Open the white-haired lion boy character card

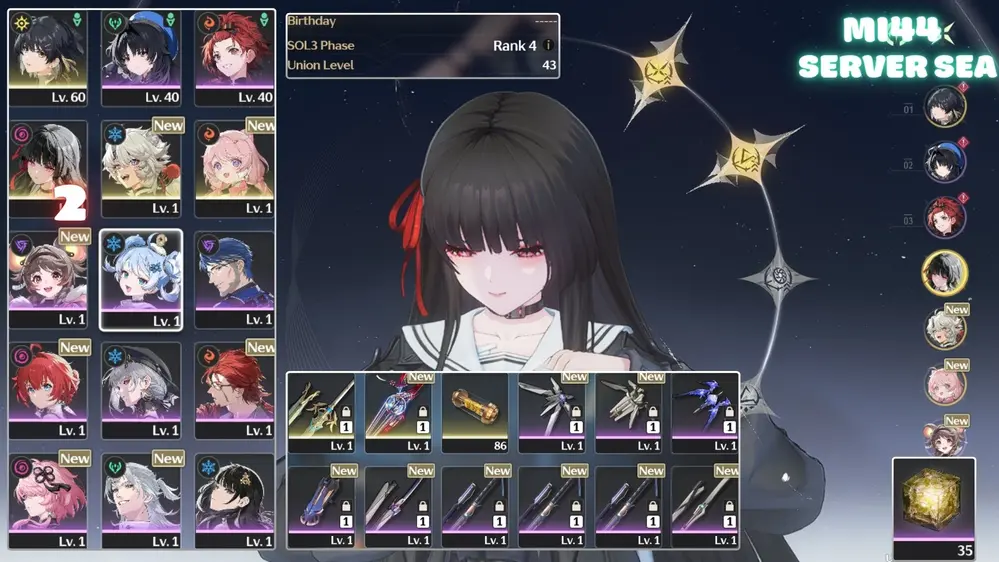tap(140, 168)
